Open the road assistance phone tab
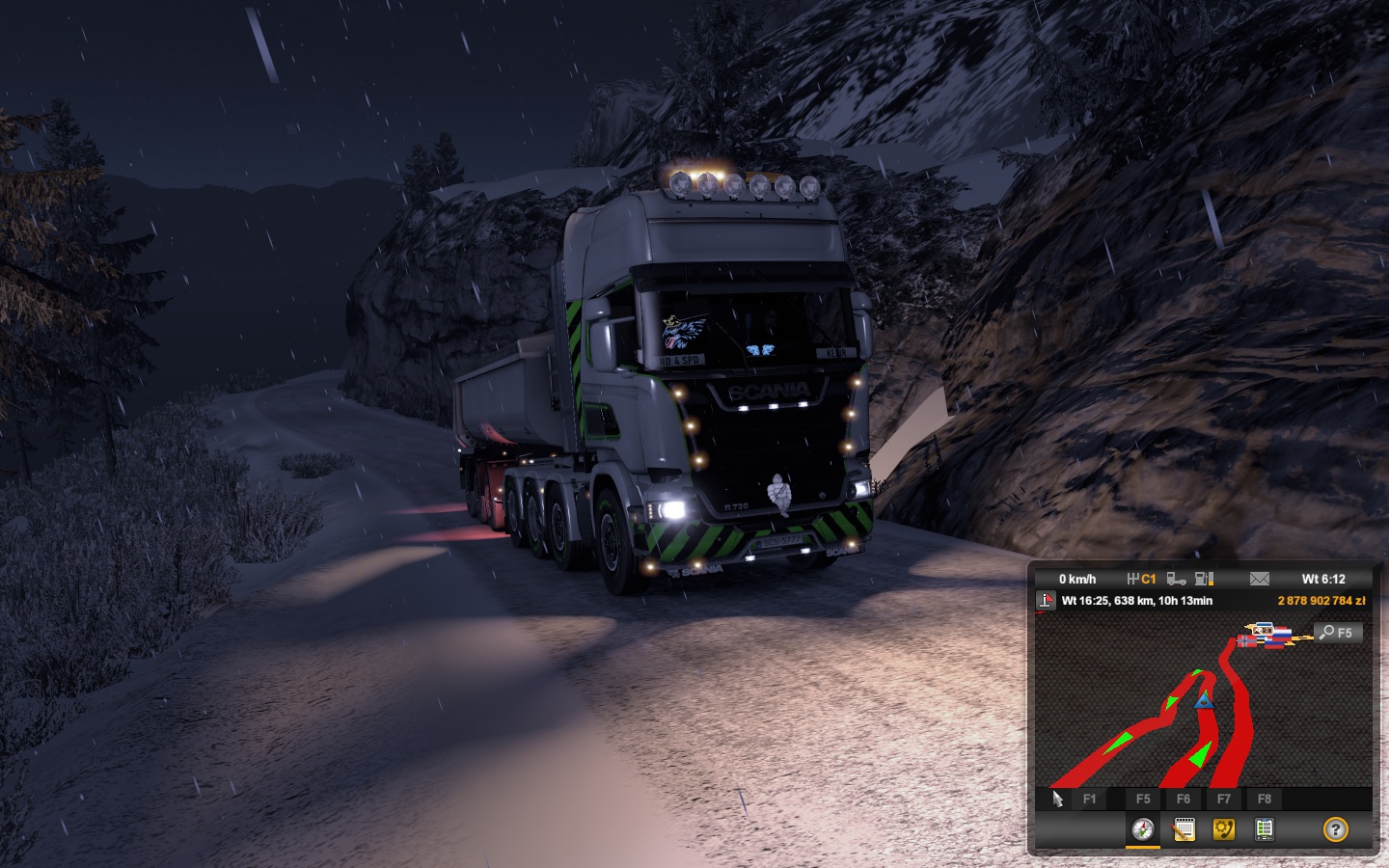Viewport: 1389px width, 868px height. click(1224, 829)
